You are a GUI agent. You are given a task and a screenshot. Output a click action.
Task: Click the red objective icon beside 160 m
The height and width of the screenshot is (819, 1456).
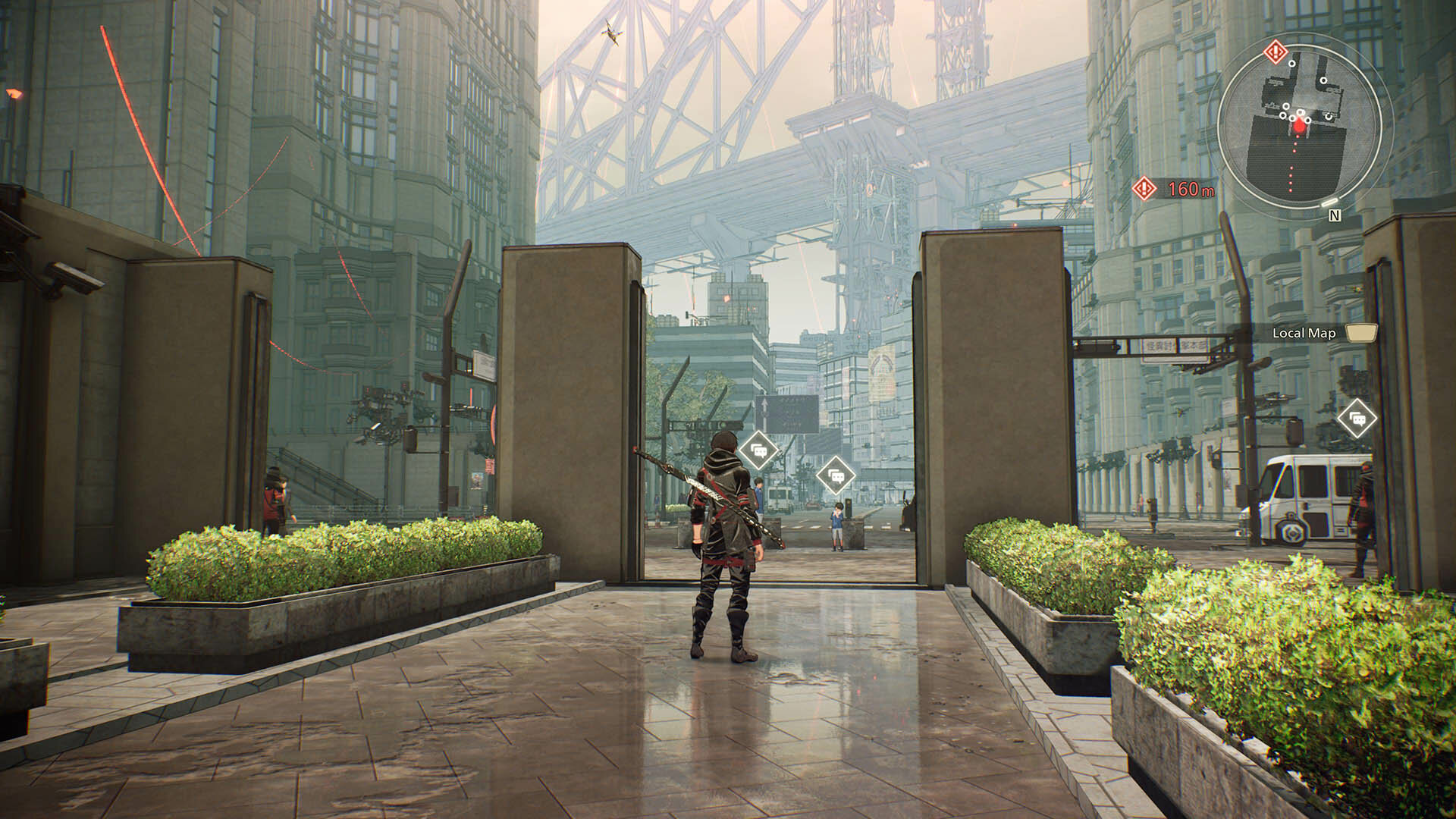(1144, 188)
